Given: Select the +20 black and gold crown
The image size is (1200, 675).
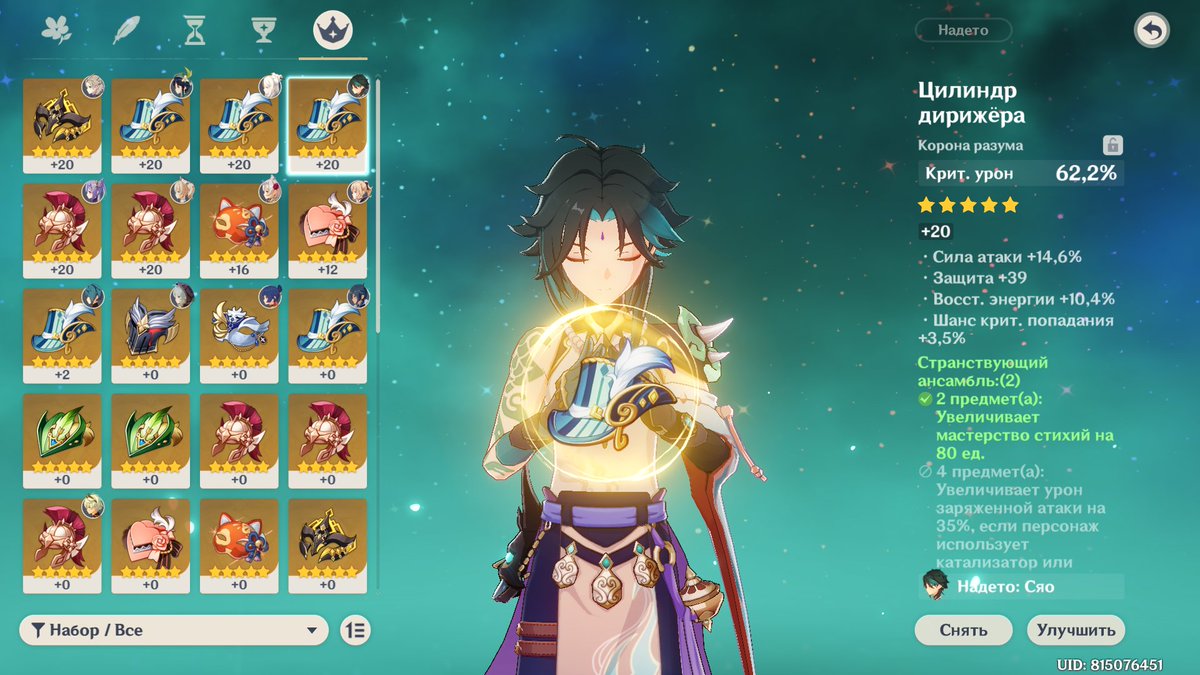Looking at the screenshot, I should (62, 124).
